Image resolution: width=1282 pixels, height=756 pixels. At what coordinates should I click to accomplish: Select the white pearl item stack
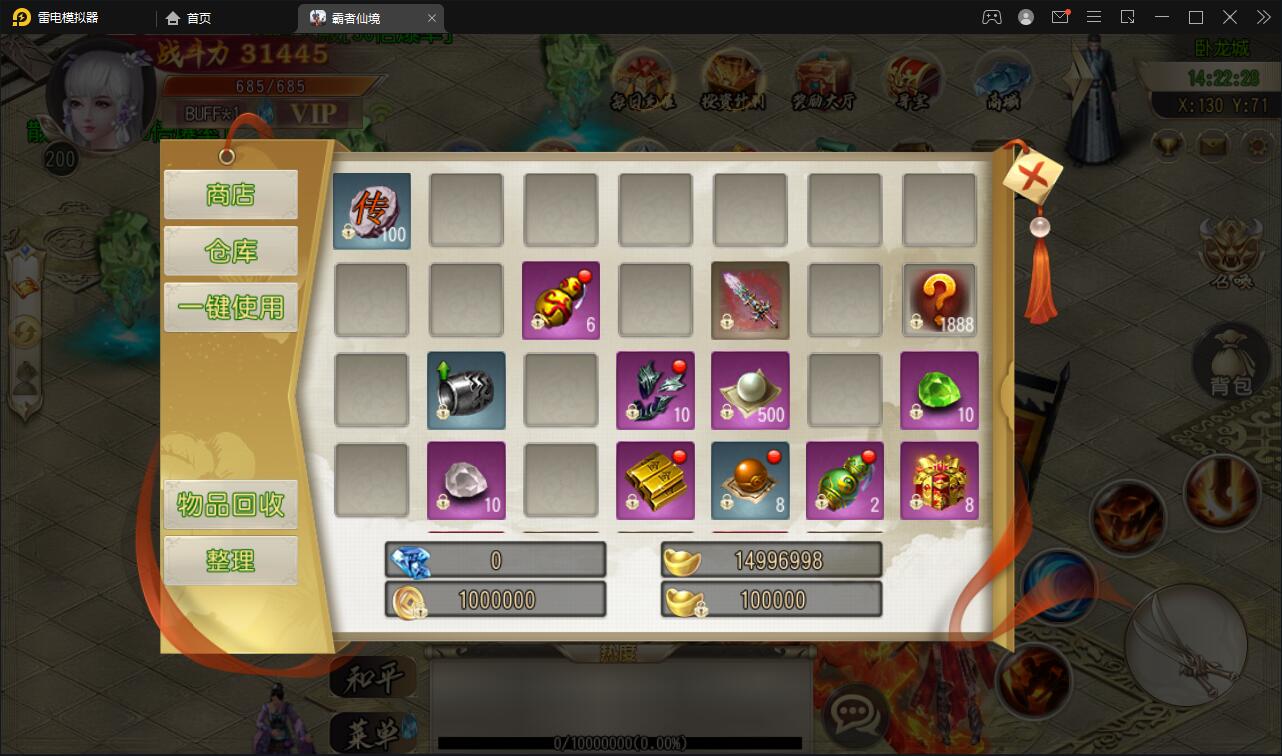click(750, 390)
